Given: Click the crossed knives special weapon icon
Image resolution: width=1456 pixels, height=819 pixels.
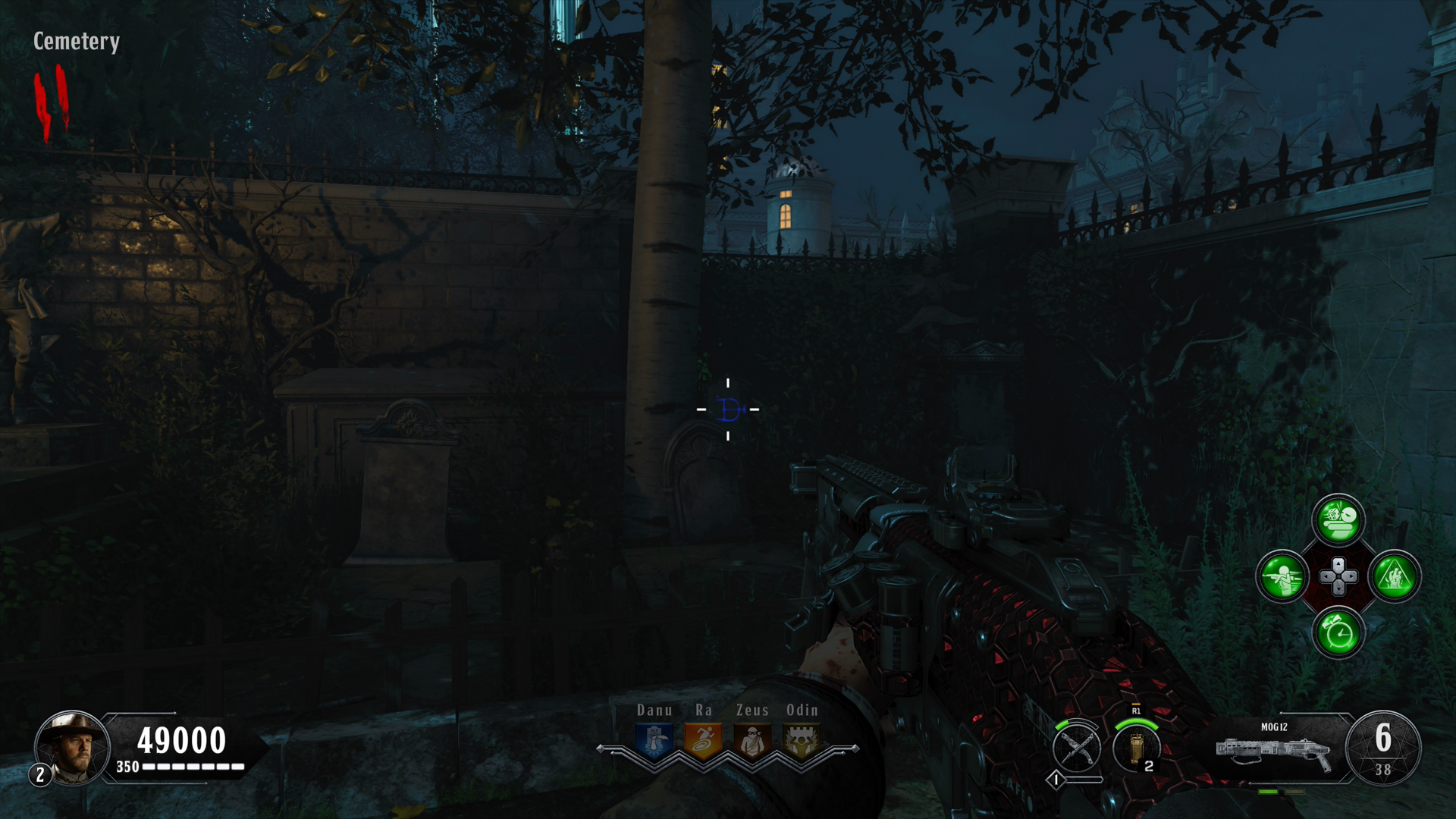Looking at the screenshot, I should 1077,748.
